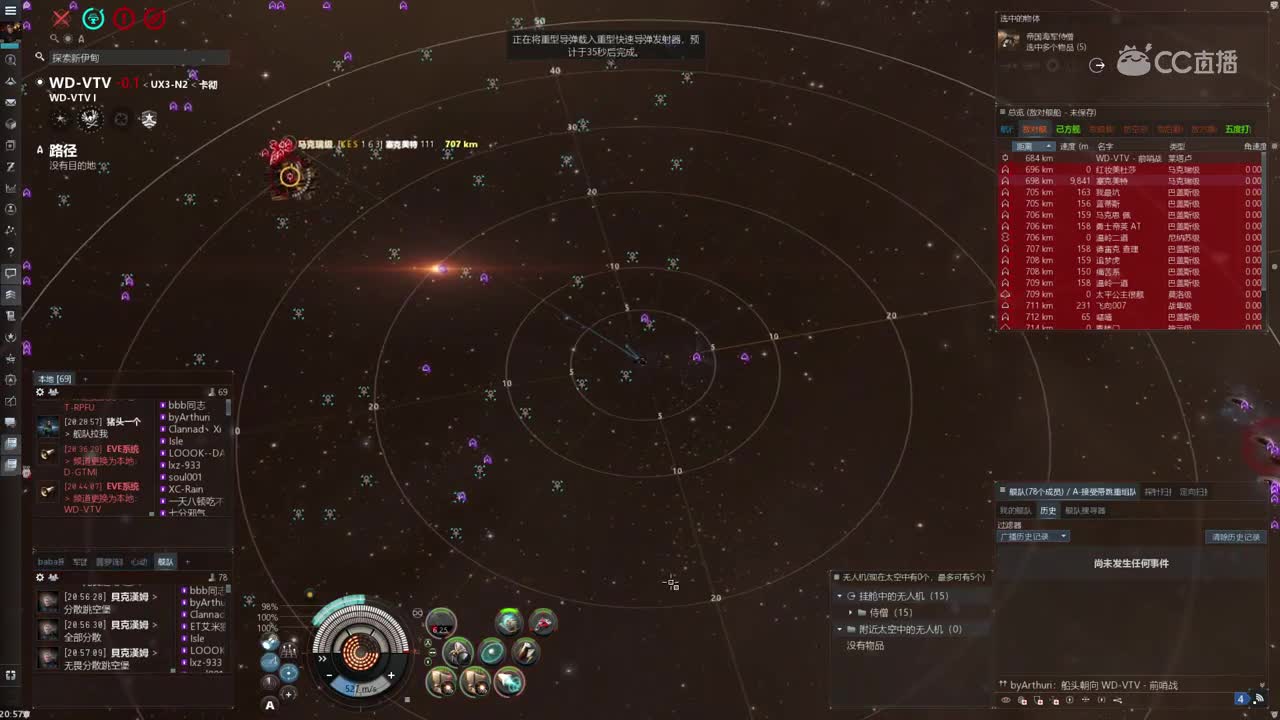Expand the 挂舱中的无人机 drone group
This screenshot has height=720, width=1280.
pos(839,595)
